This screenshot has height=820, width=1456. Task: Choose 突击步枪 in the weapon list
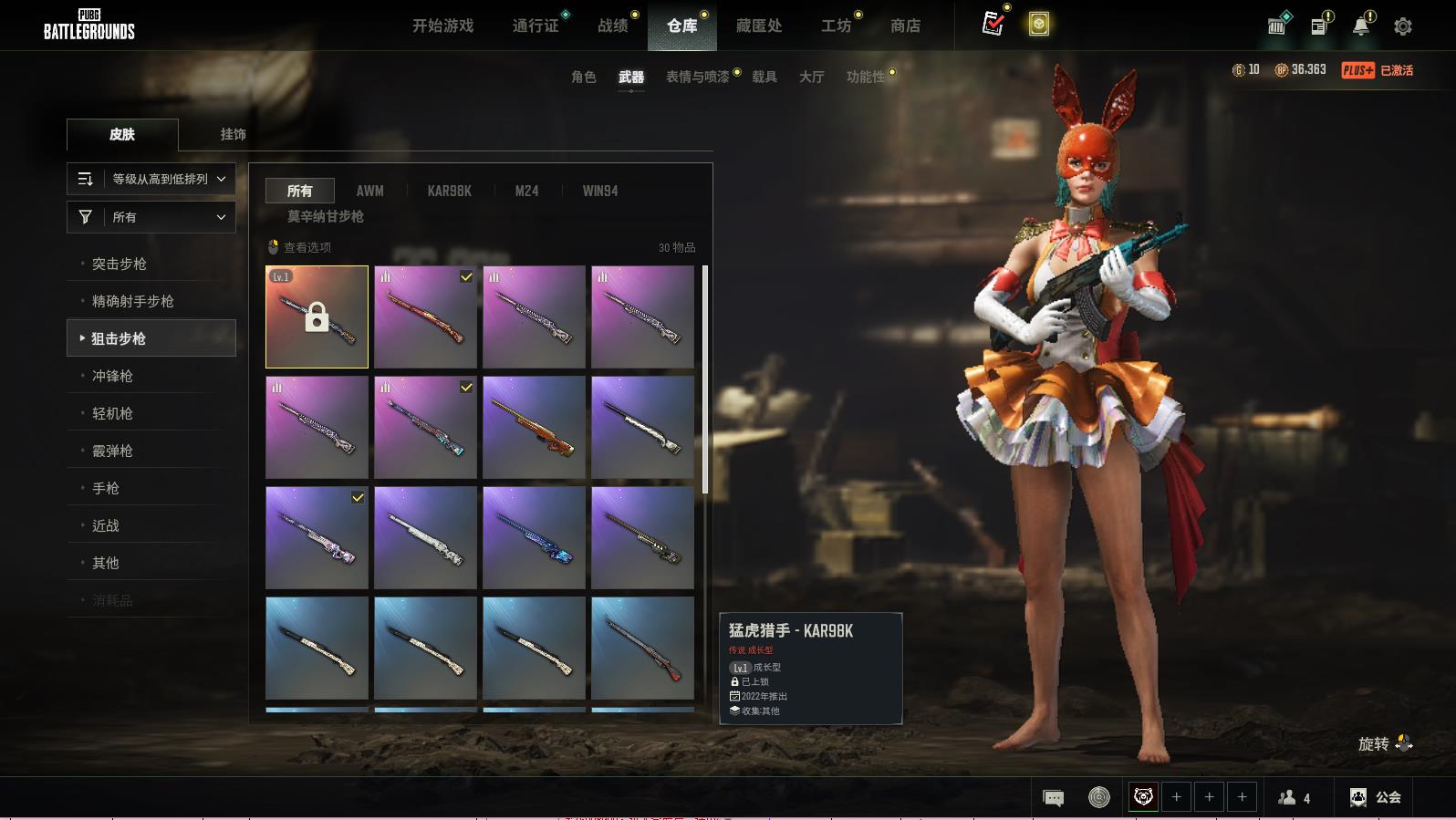click(120, 264)
